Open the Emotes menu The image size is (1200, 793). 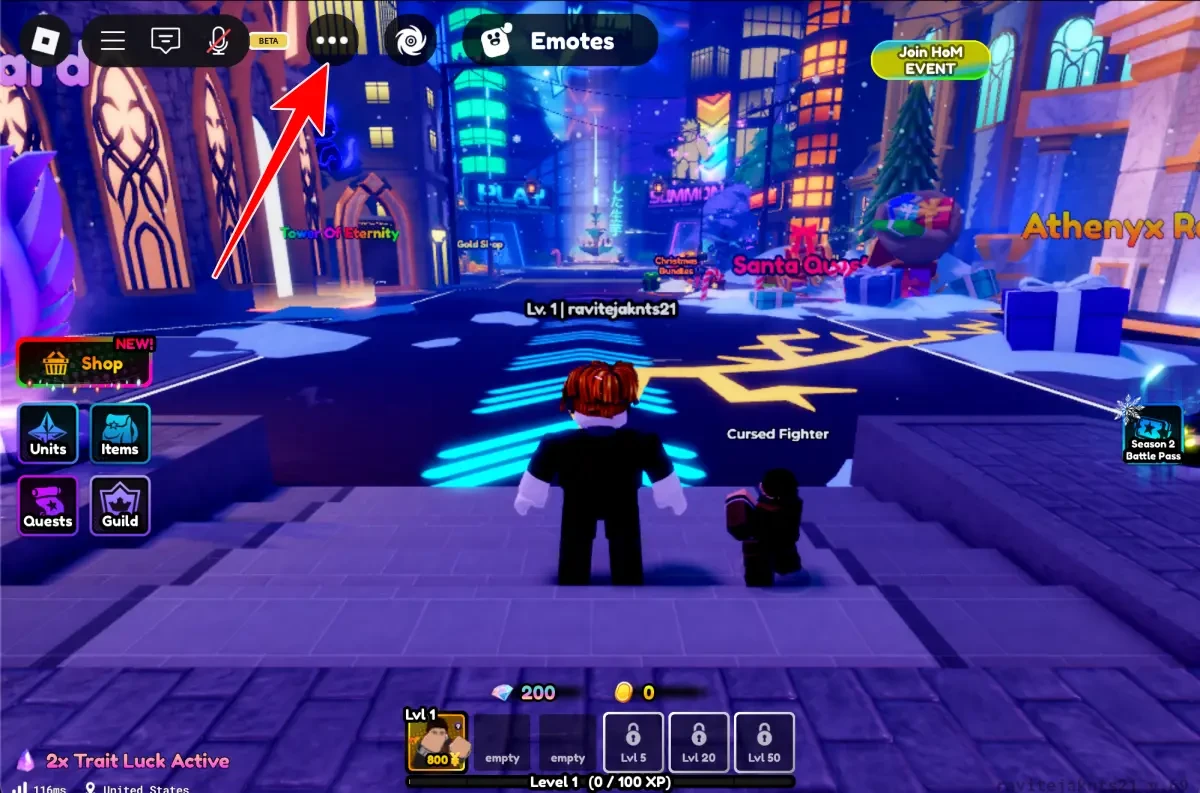tap(559, 41)
